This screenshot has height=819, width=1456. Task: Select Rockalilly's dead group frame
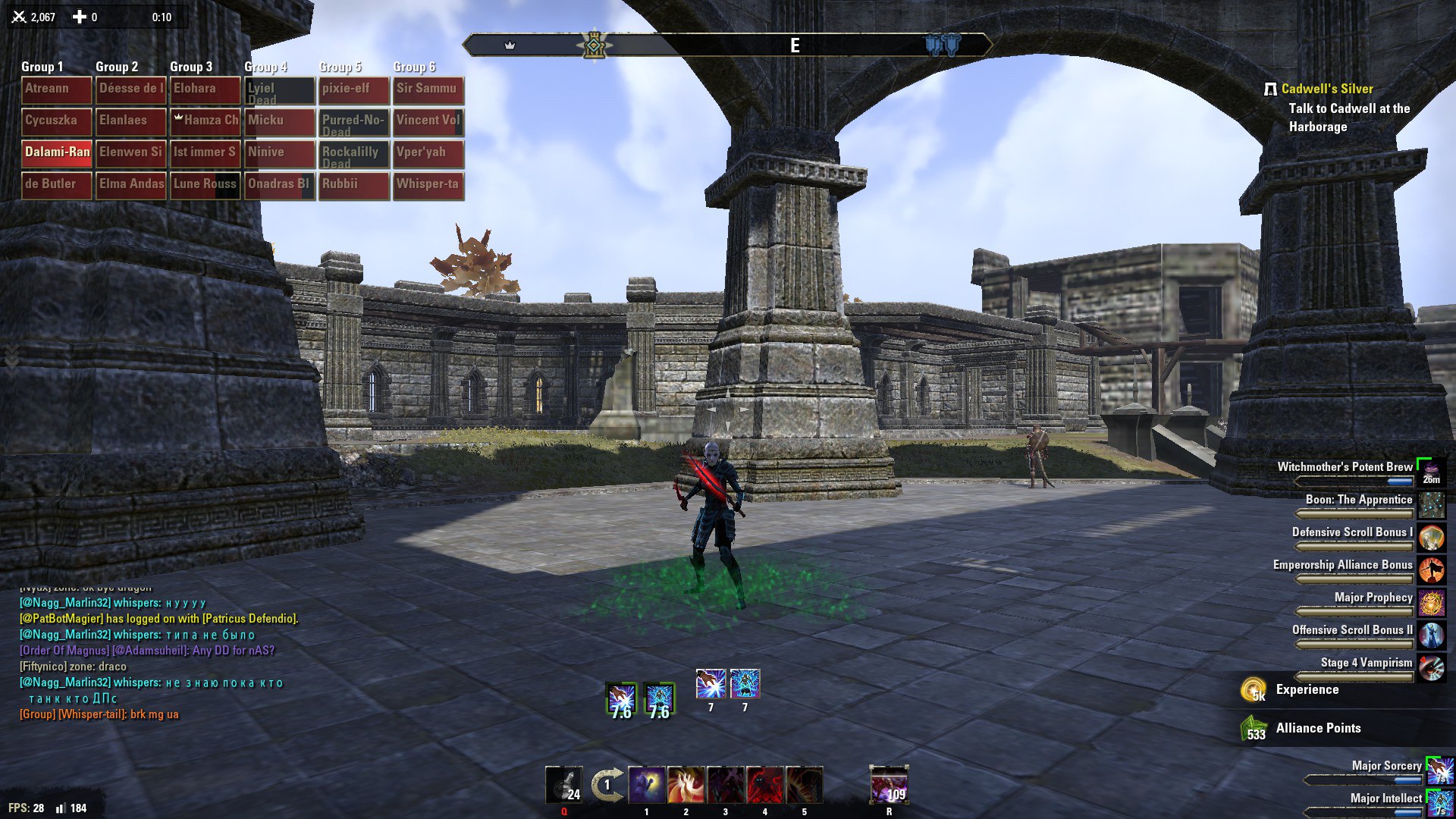pos(353,155)
